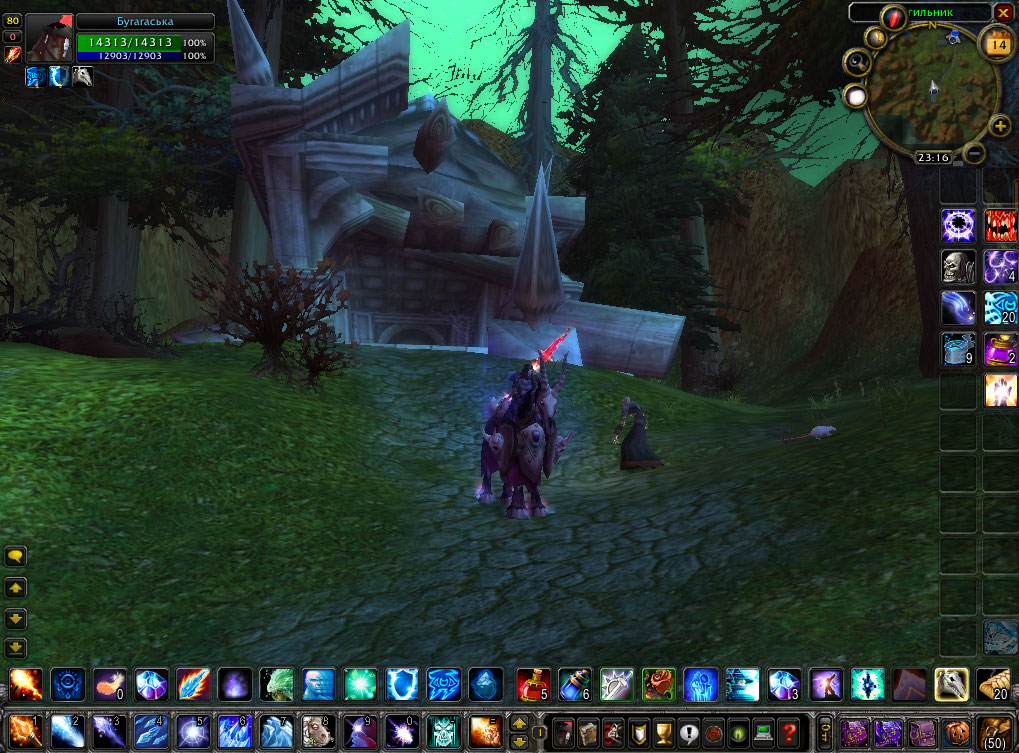Open the computer-icon game menu button

click(764, 731)
